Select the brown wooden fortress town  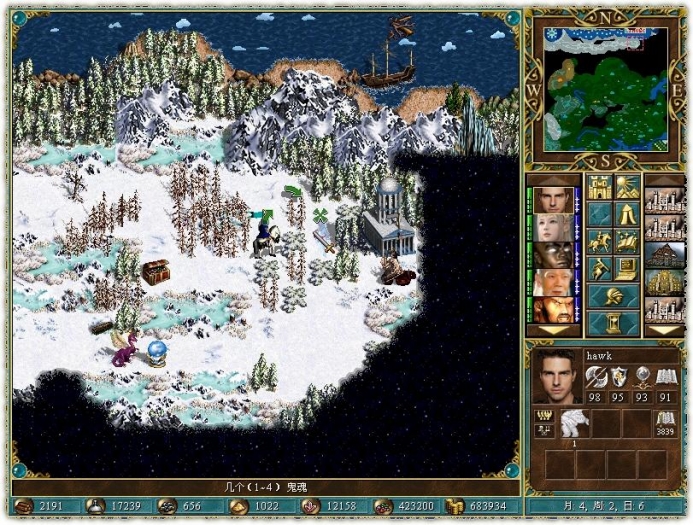(664, 255)
